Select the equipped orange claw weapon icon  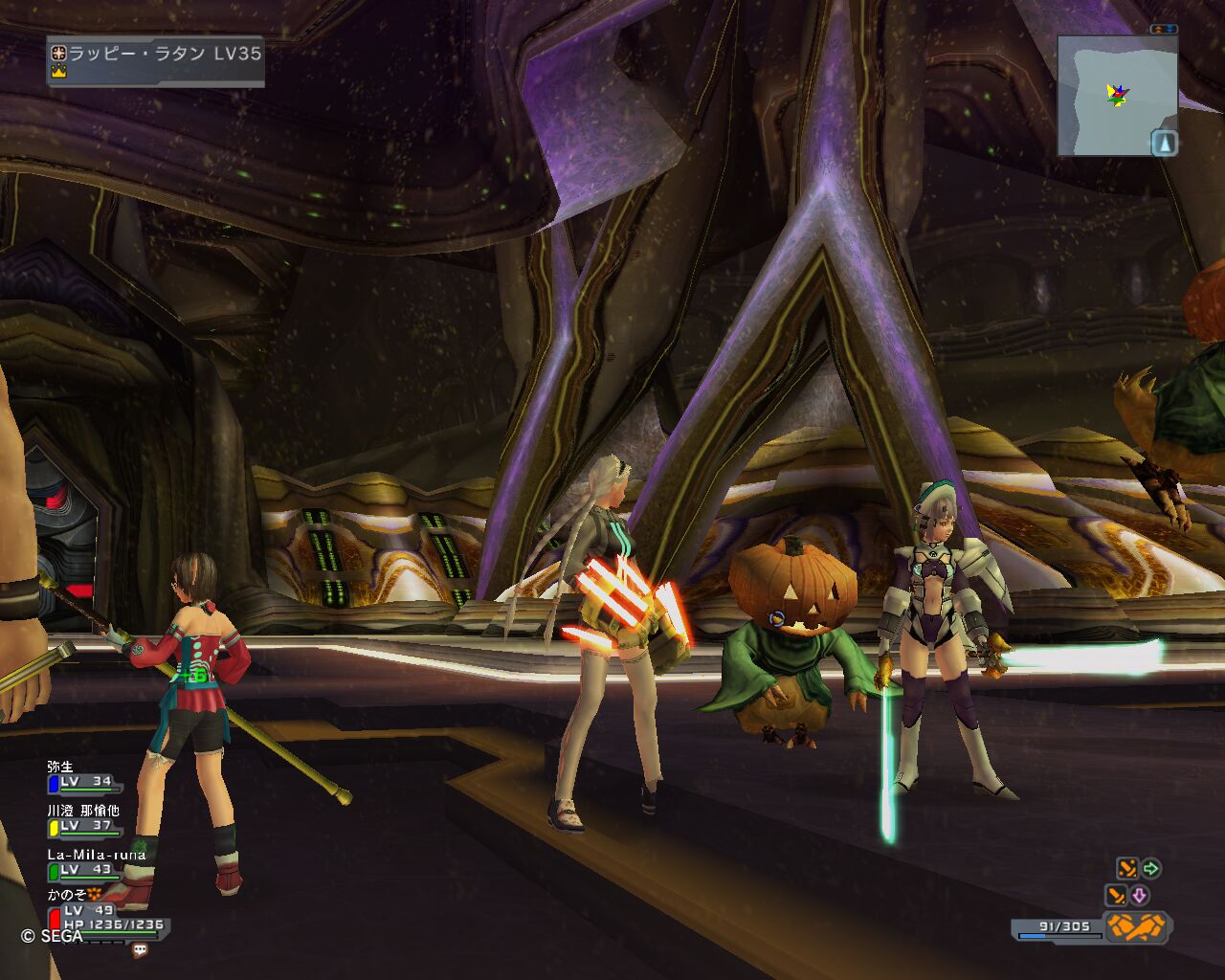tap(1137, 926)
